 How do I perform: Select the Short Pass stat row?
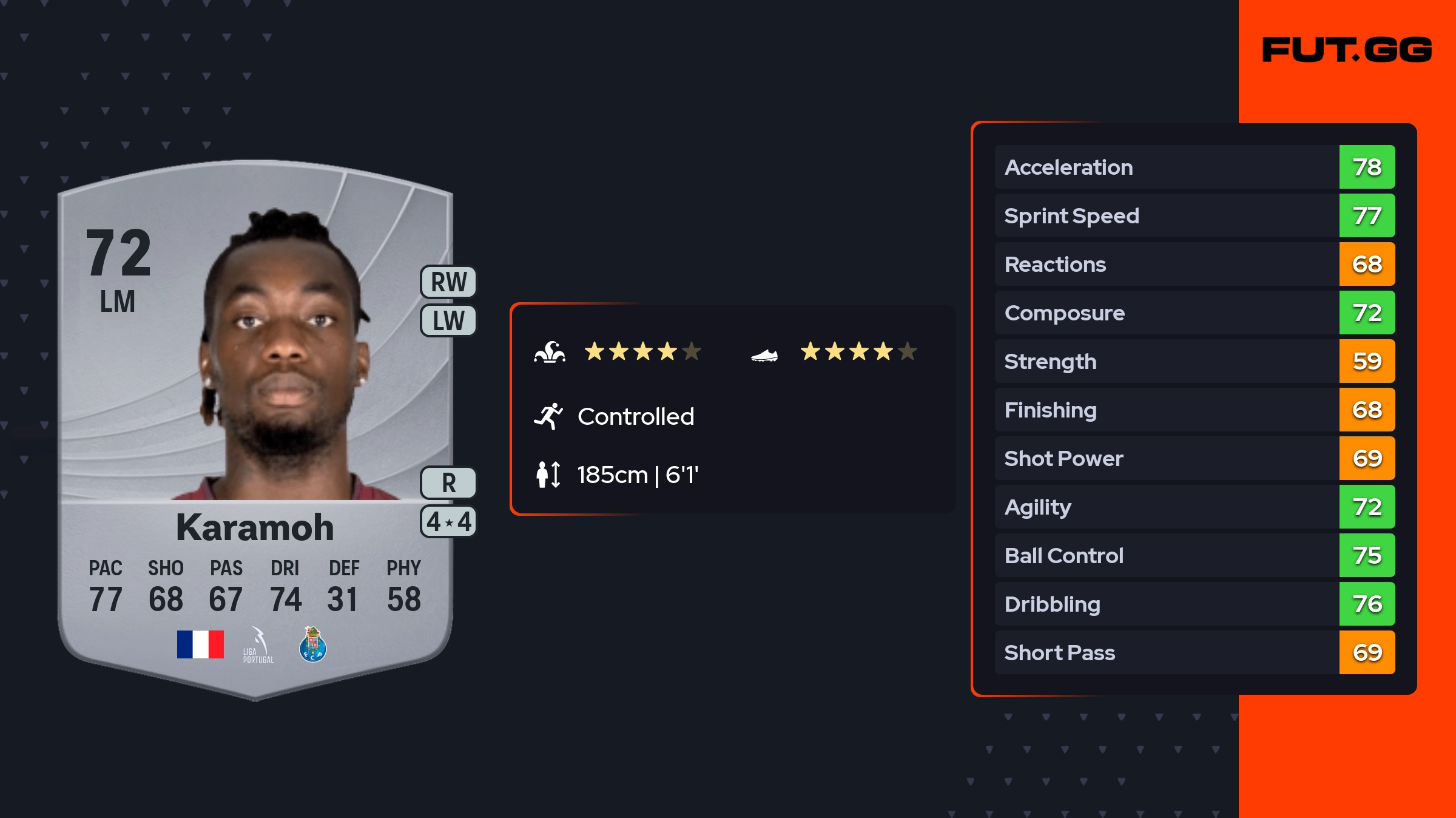point(1194,652)
